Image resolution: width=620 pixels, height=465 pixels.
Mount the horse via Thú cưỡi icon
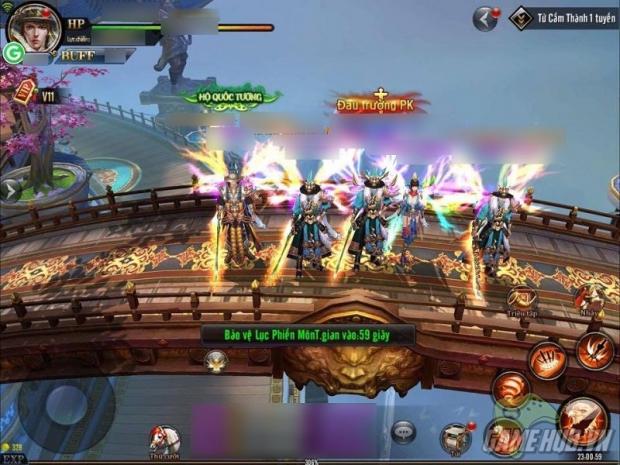tap(165, 437)
